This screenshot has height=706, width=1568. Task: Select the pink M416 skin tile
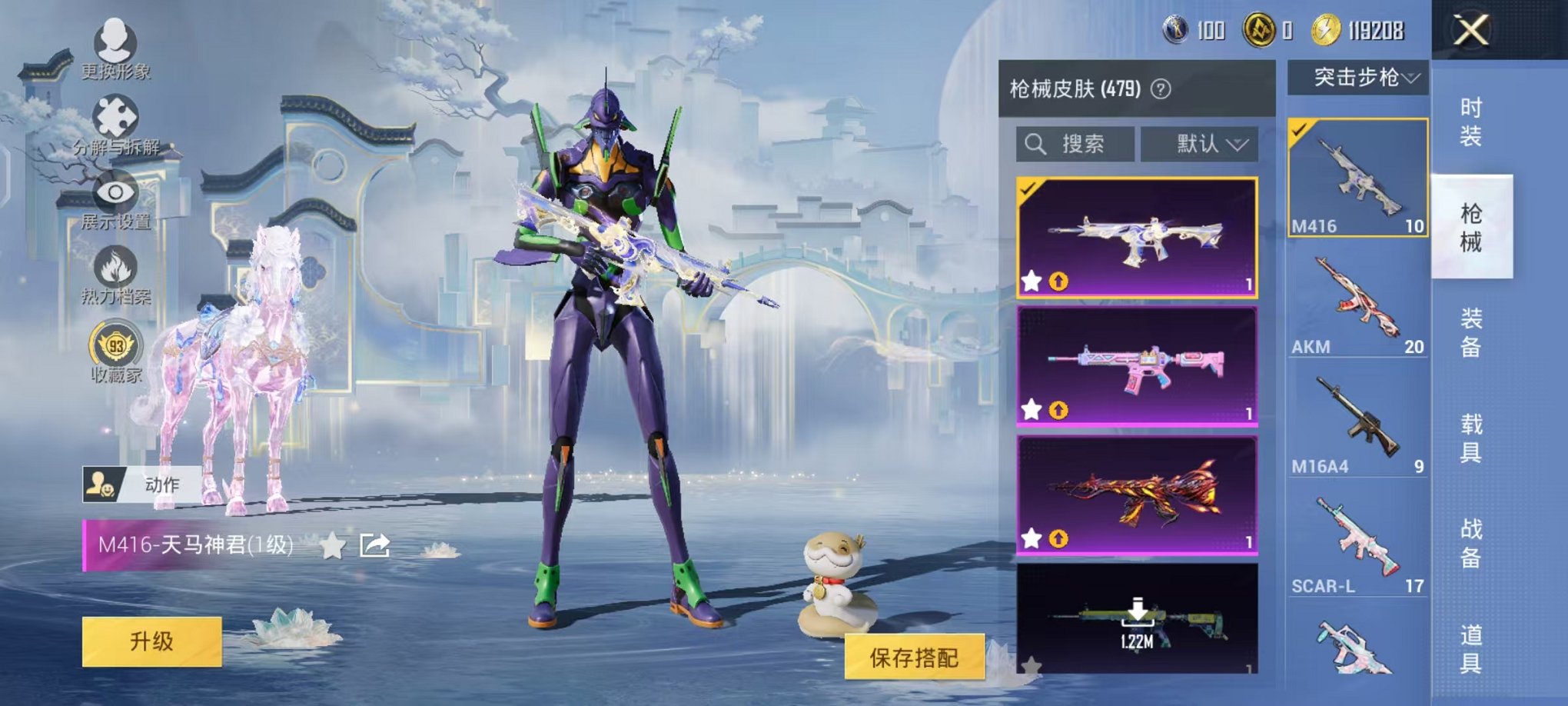(x=1137, y=365)
